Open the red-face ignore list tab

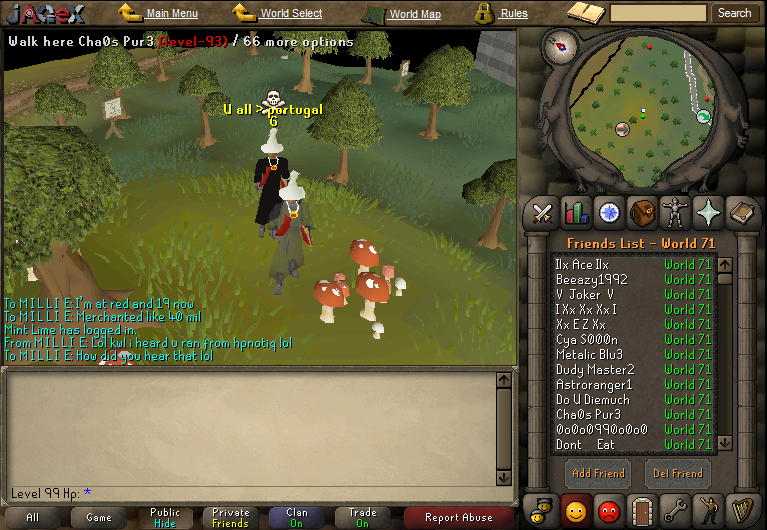609,510
